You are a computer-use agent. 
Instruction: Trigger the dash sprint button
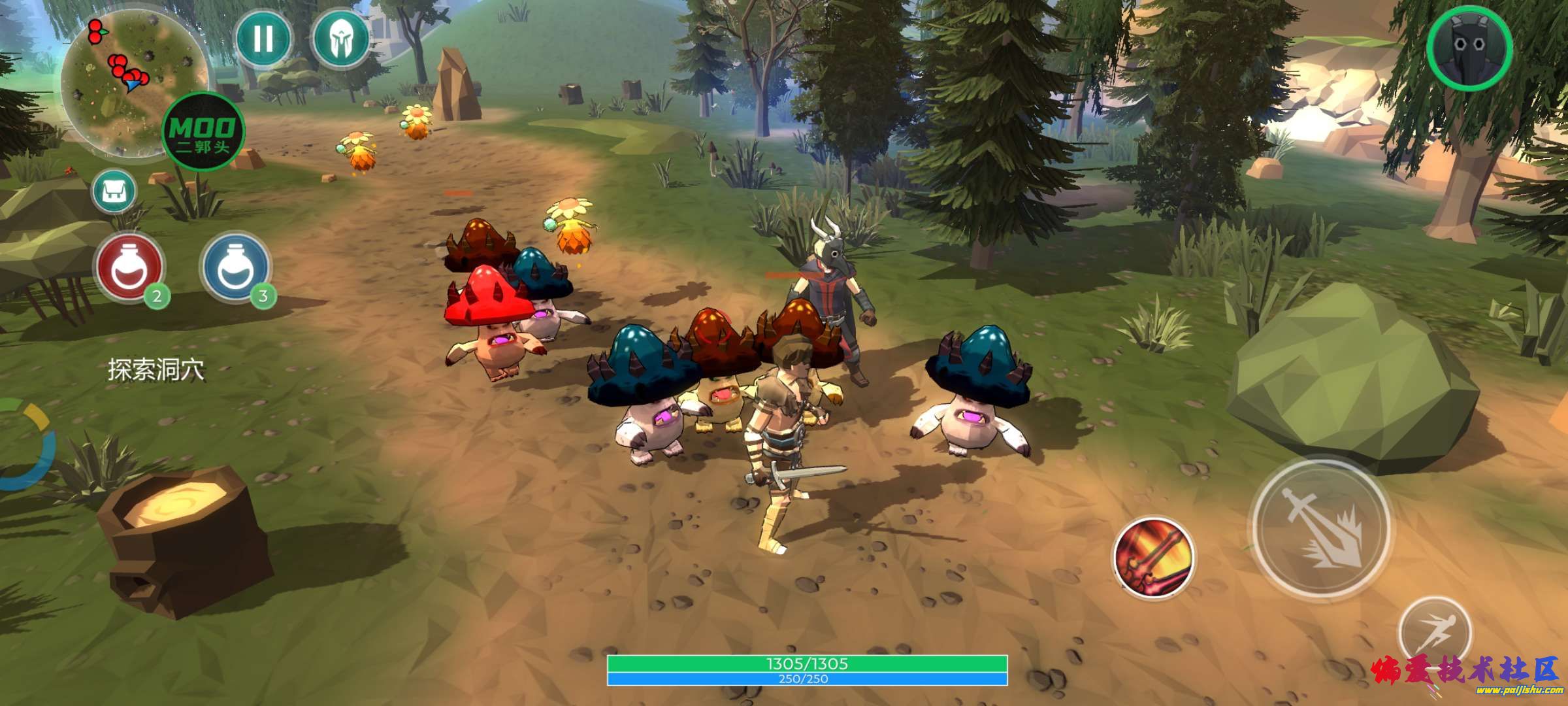click(x=1434, y=631)
